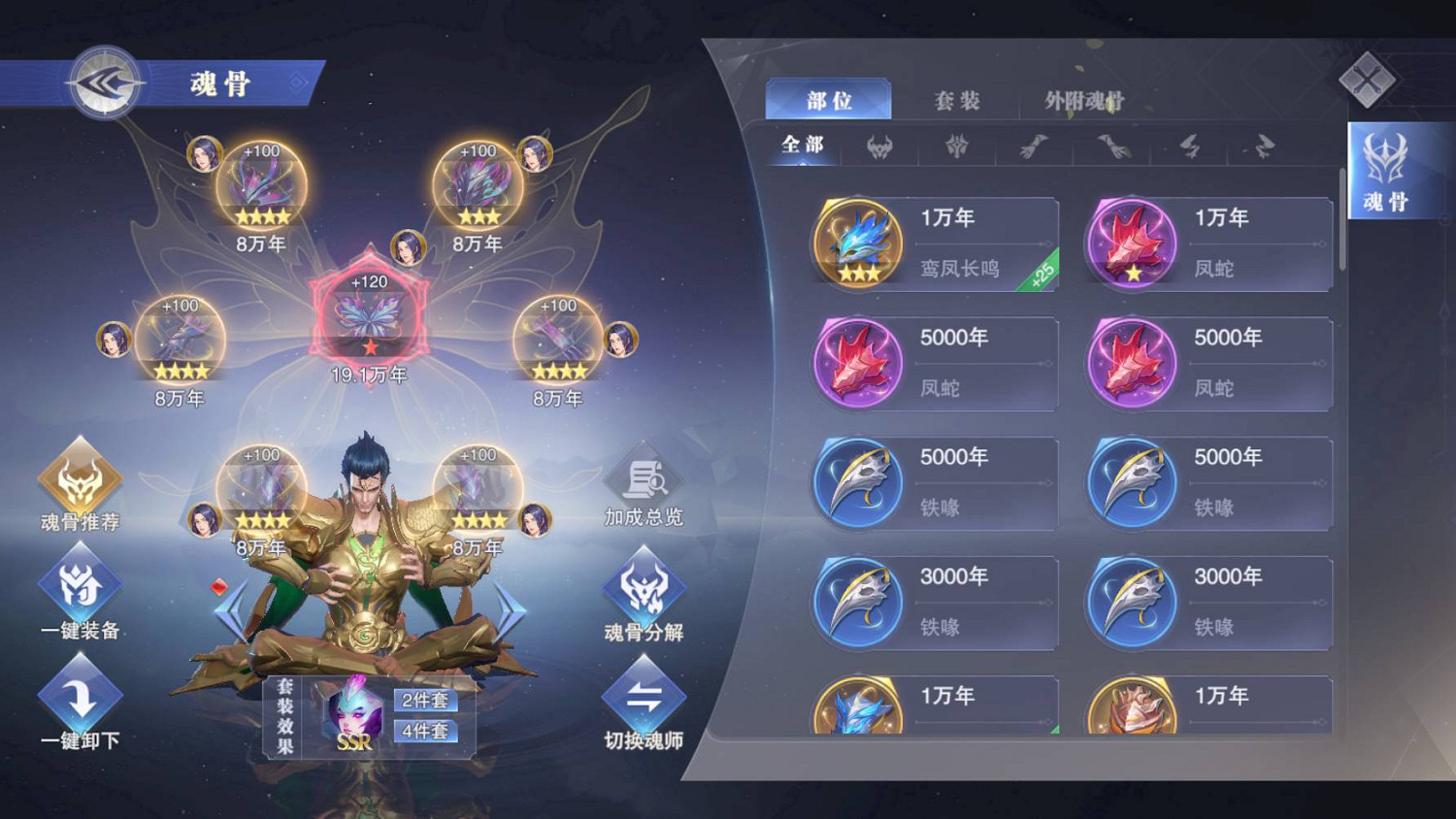Filter list by the claw-hand part icon
This screenshot has width=1456, height=819.
click(1034, 147)
